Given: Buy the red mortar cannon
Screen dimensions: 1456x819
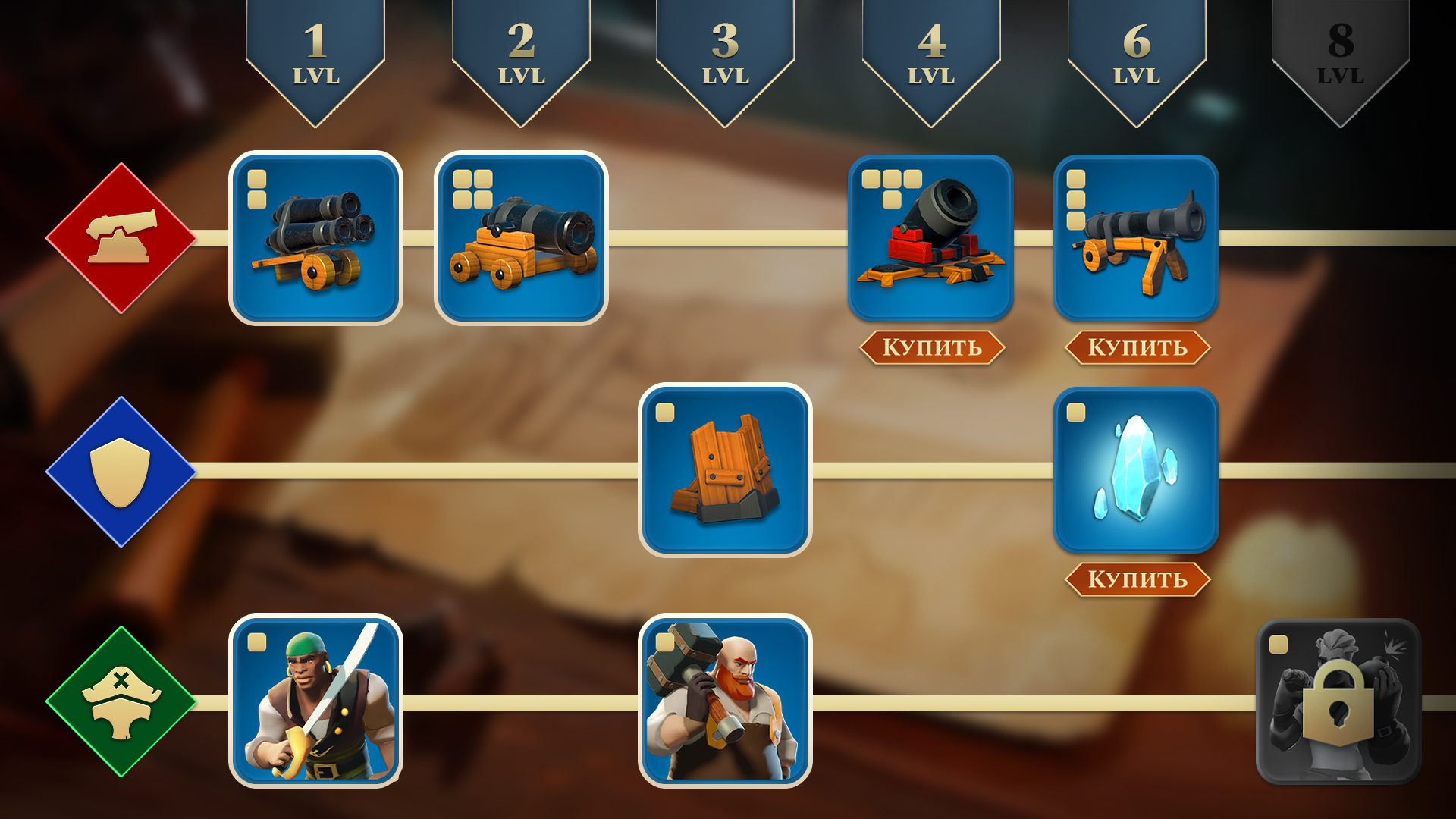Looking at the screenshot, I should tap(931, 347).
